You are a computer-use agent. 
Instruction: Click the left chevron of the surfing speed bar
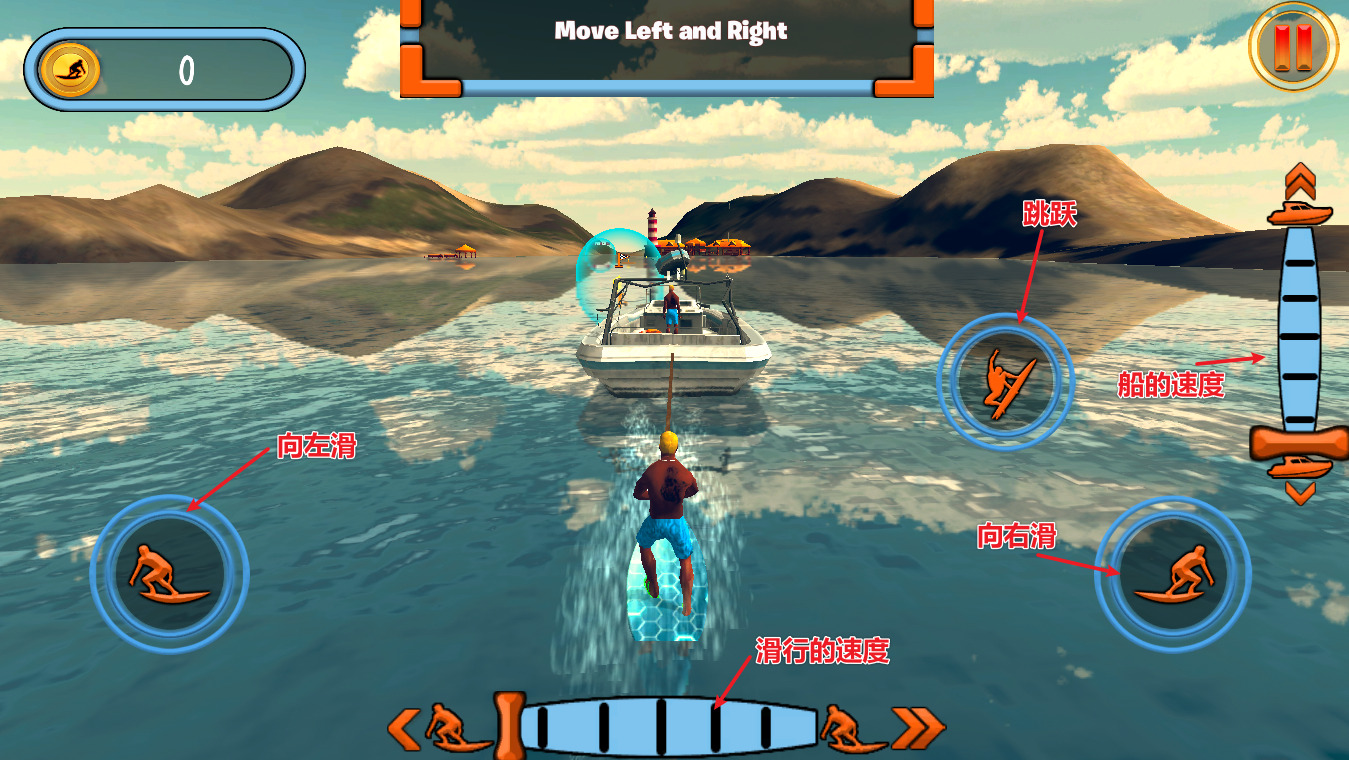tap(404, 729)
